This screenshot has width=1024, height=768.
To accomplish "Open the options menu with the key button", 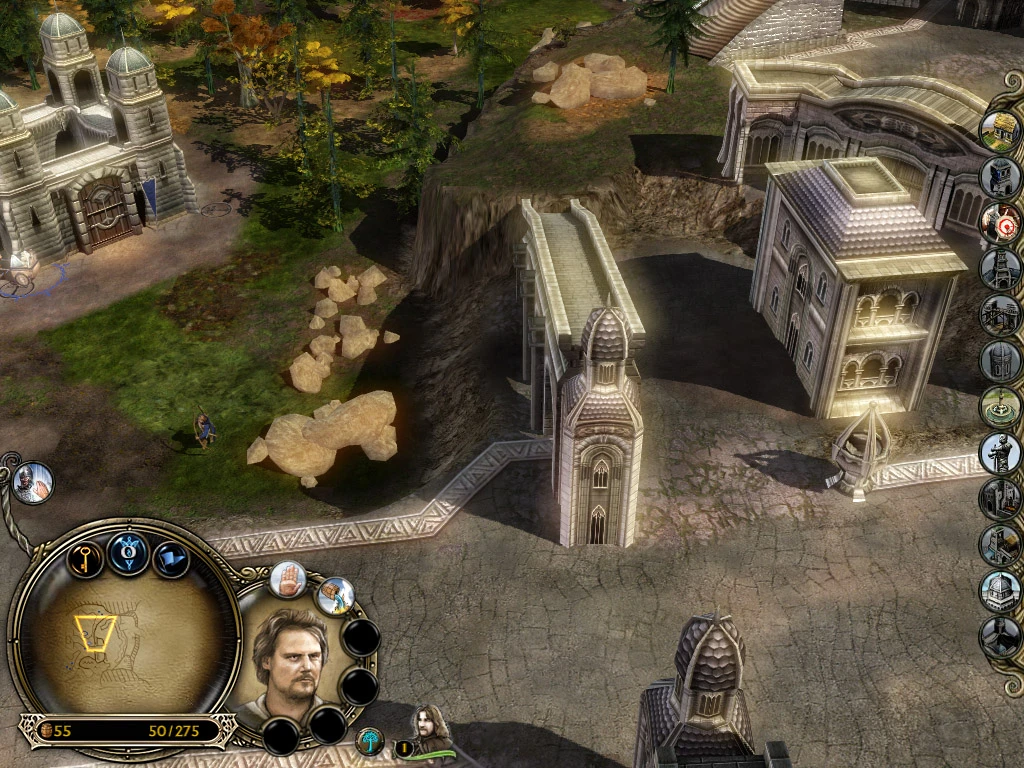I will (85, 557).
